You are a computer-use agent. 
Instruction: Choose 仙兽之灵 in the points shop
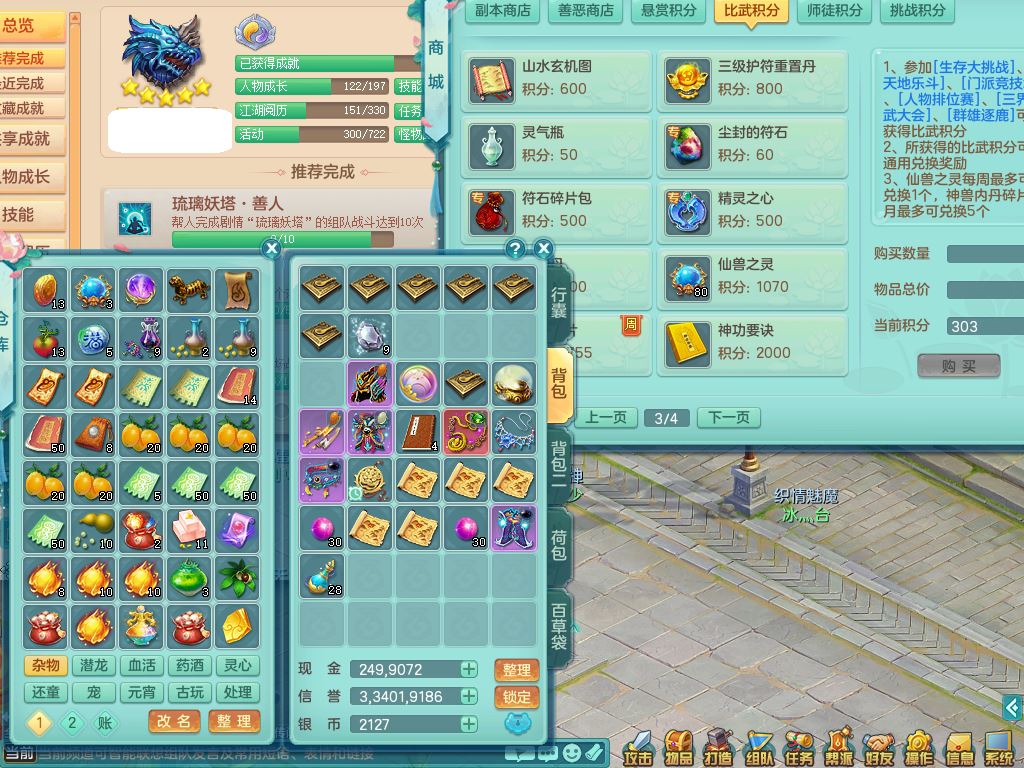click(752, 276)
